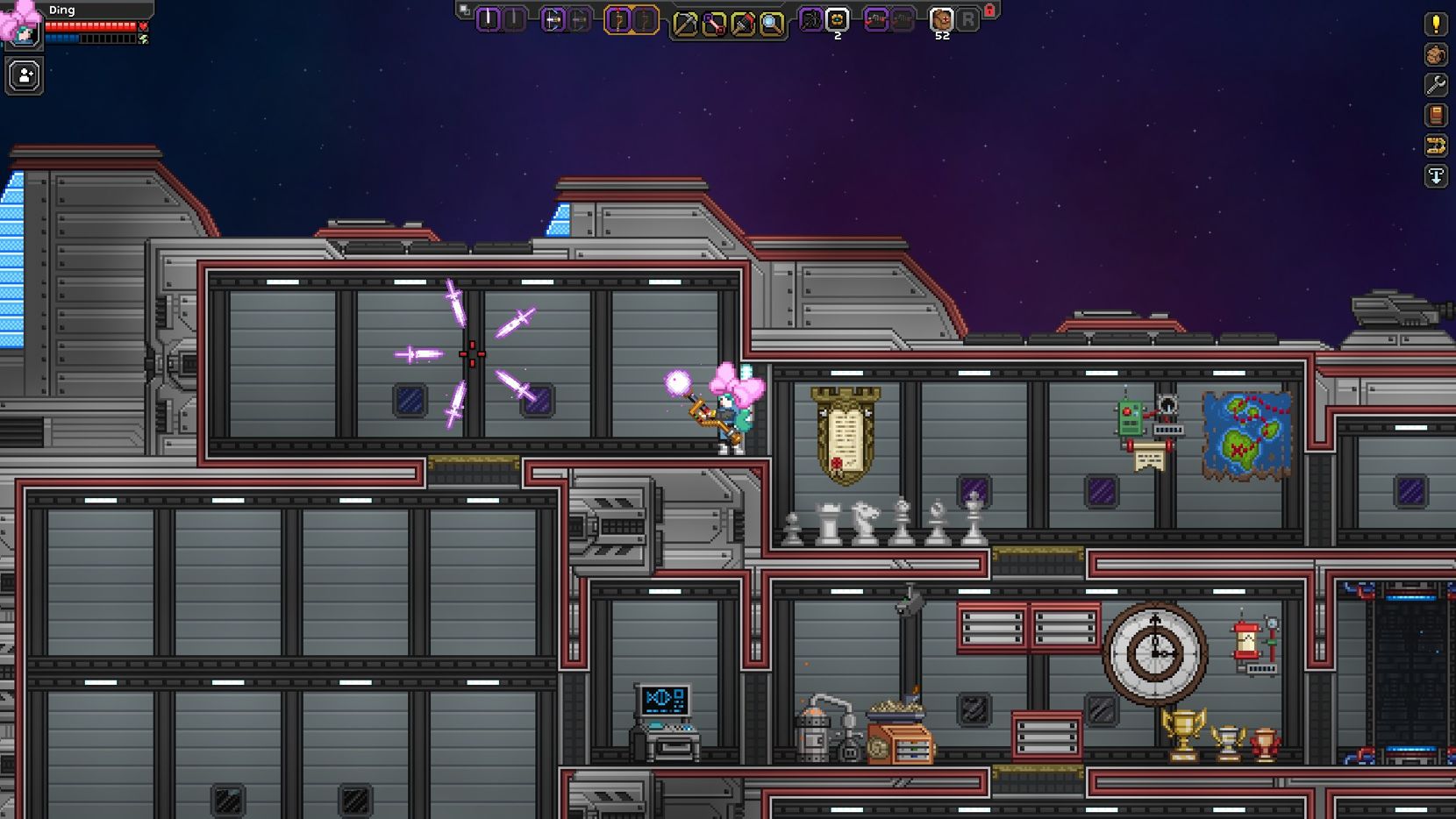The height and width of the screenshot is (819, 1456).
Task: Open the crafting menu wrench icon
Action: click(x=1434, y=84)
